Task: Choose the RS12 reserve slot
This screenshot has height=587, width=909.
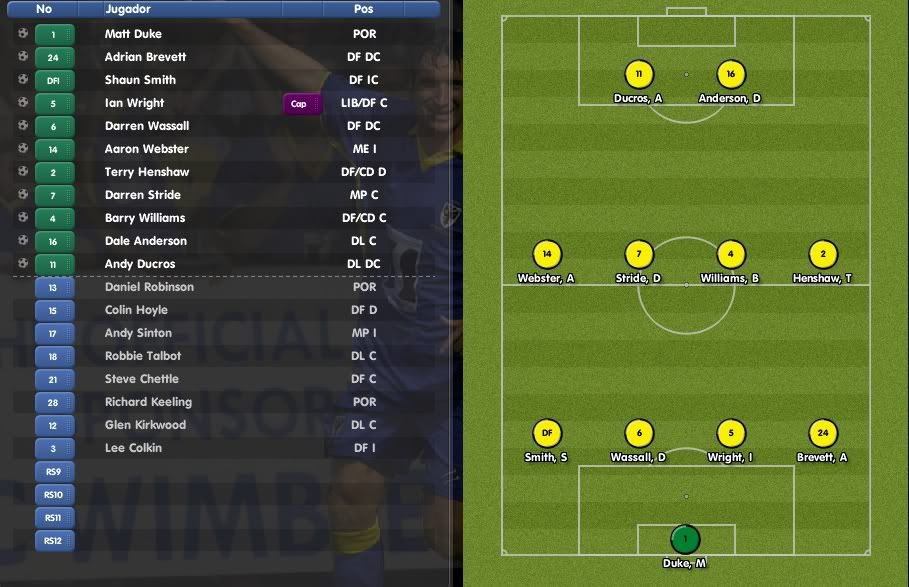Action: (x=54, y=540)
